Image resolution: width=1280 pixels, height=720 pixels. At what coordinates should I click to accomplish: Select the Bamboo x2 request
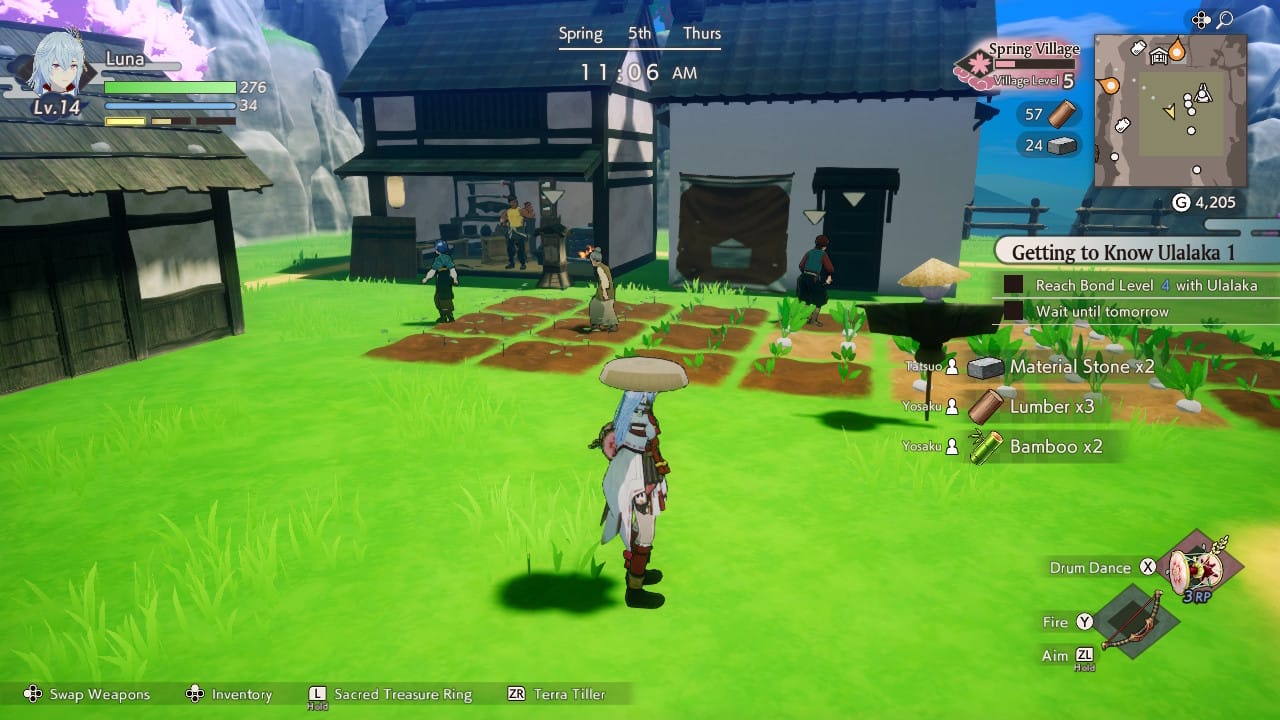(x=1055, y=447)
